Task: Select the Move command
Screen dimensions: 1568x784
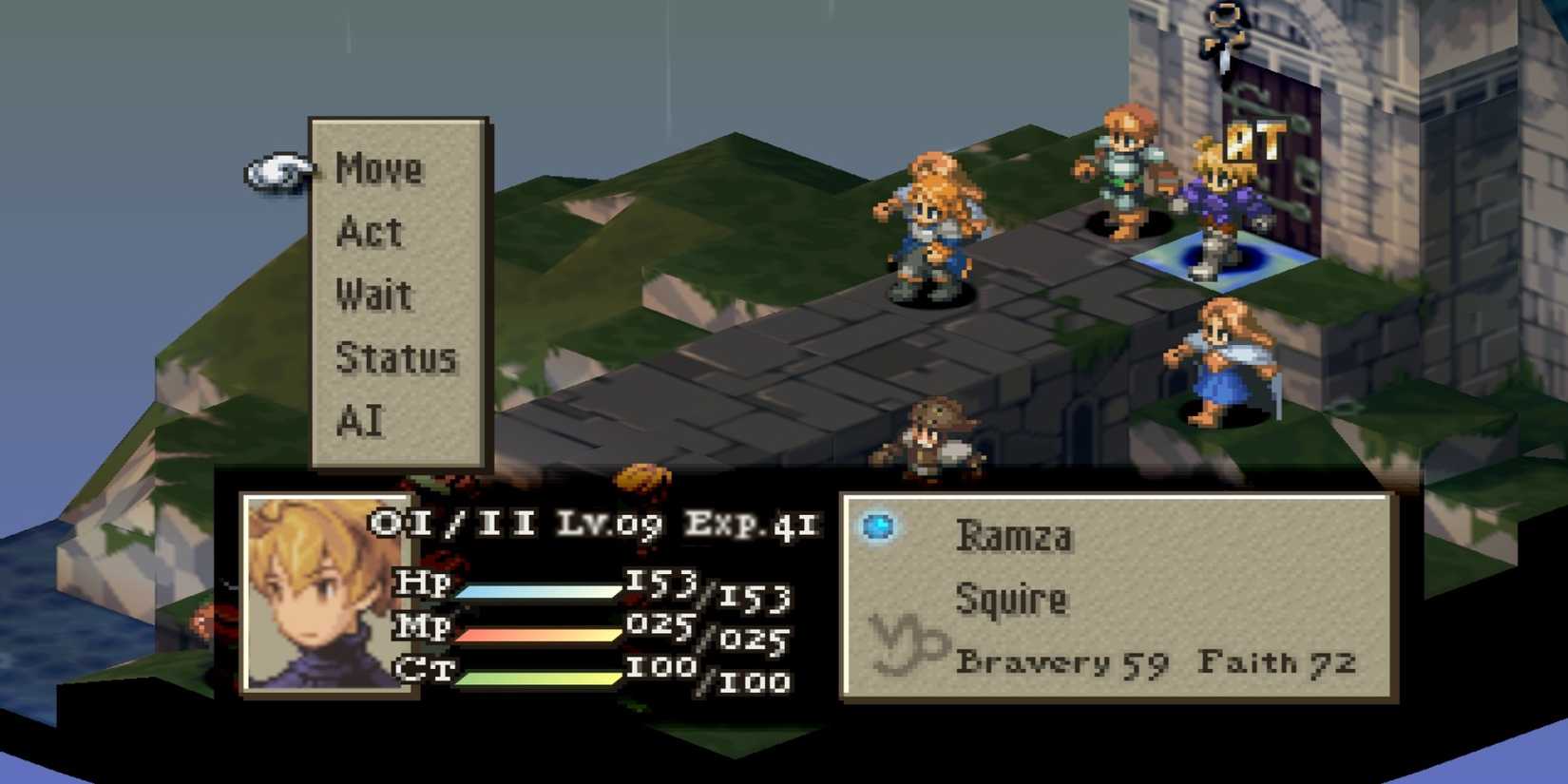Action: [x=378, y=170]
